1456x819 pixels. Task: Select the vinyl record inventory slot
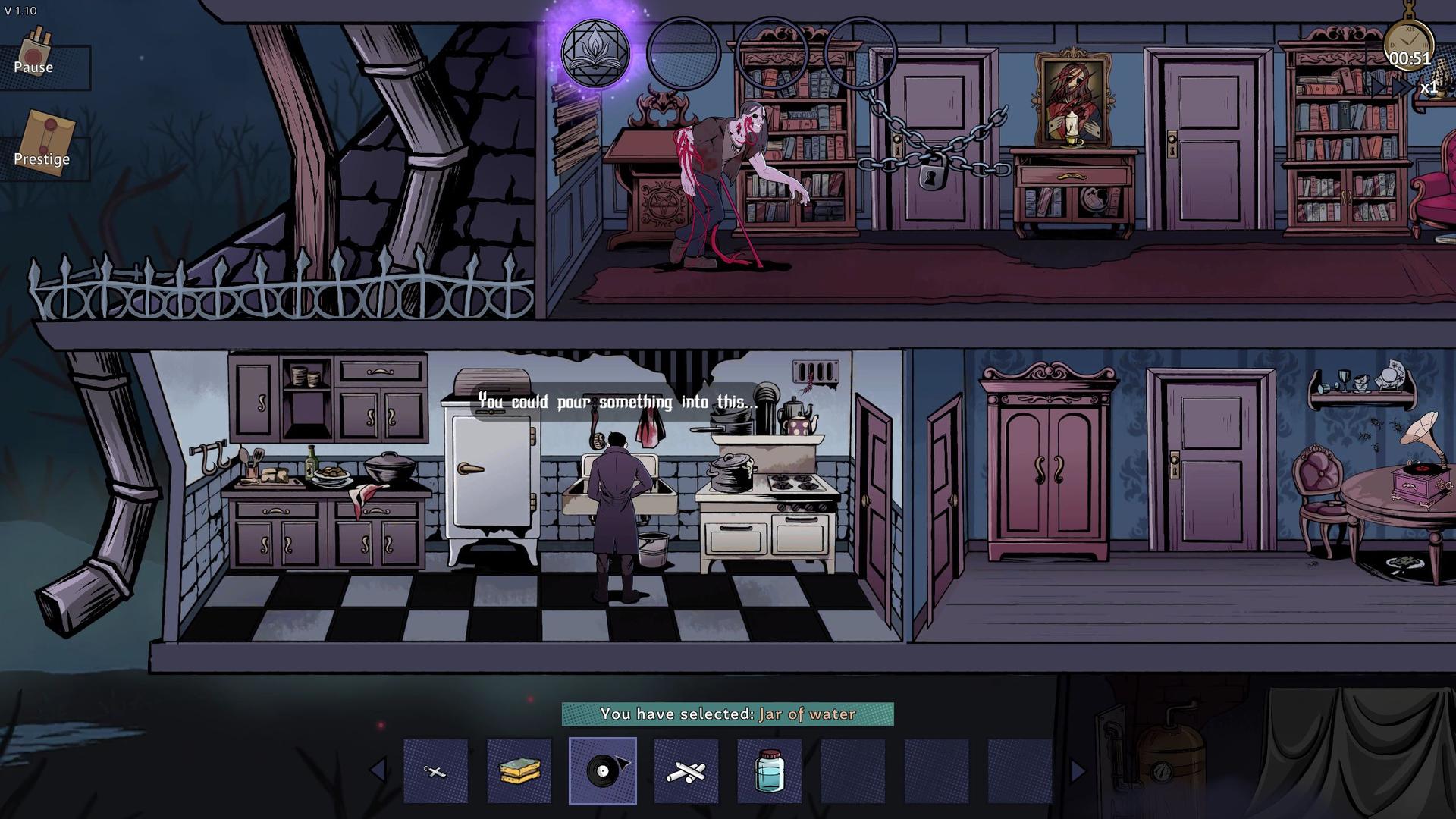tap(603, 771)
